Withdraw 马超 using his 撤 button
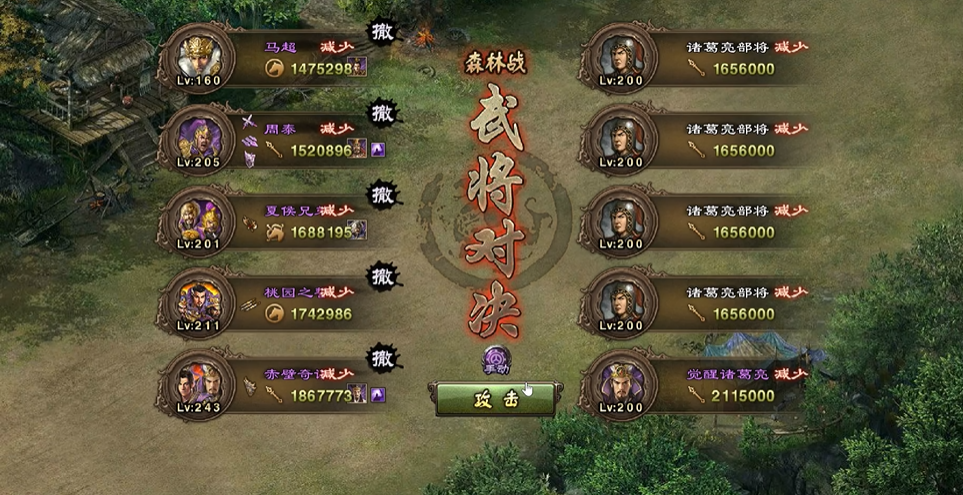The height and width of the screenshot is (495, 963). point(380,31)
